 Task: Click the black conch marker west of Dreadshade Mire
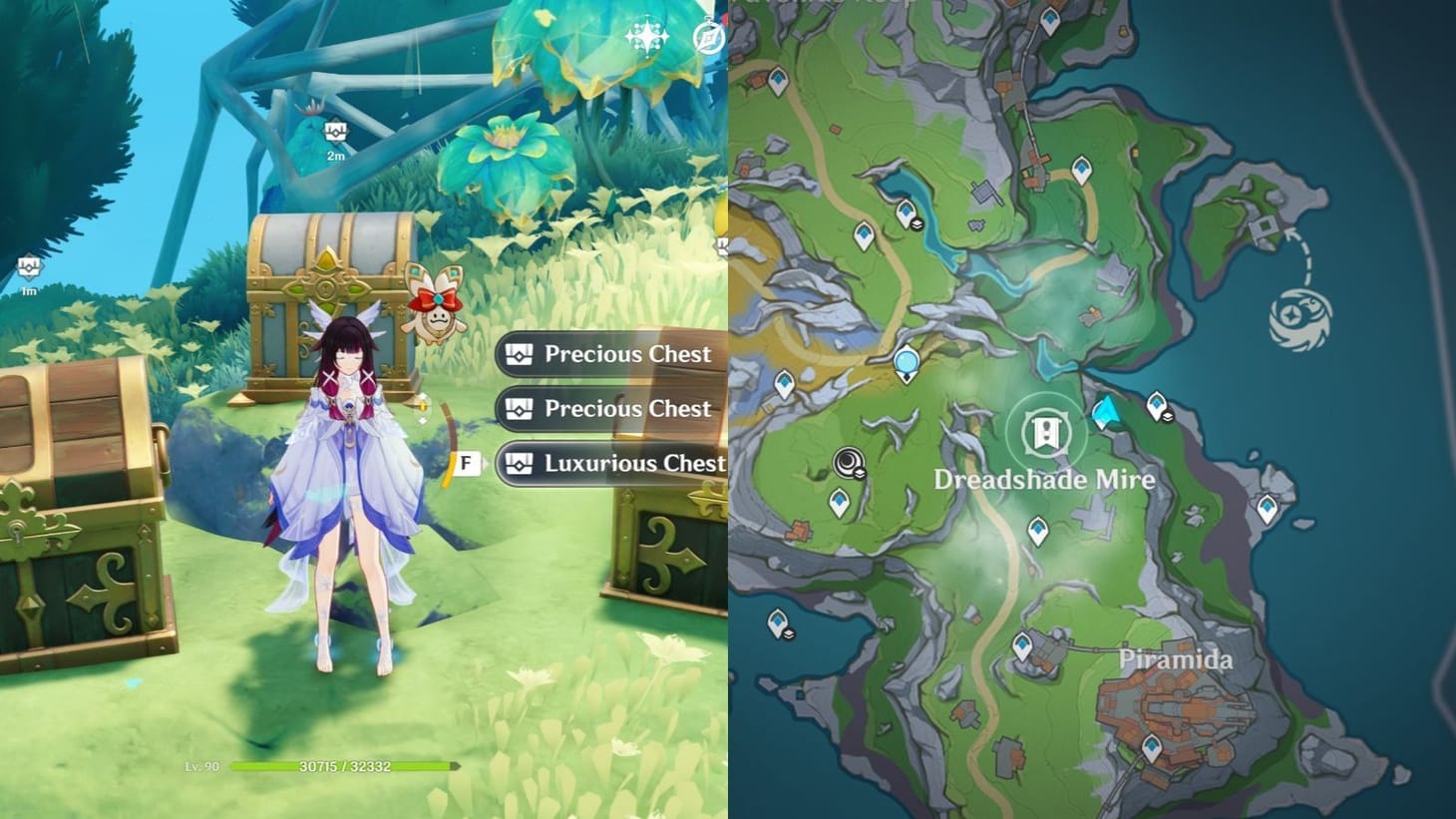pyautogui.click(x=849, y=460)
